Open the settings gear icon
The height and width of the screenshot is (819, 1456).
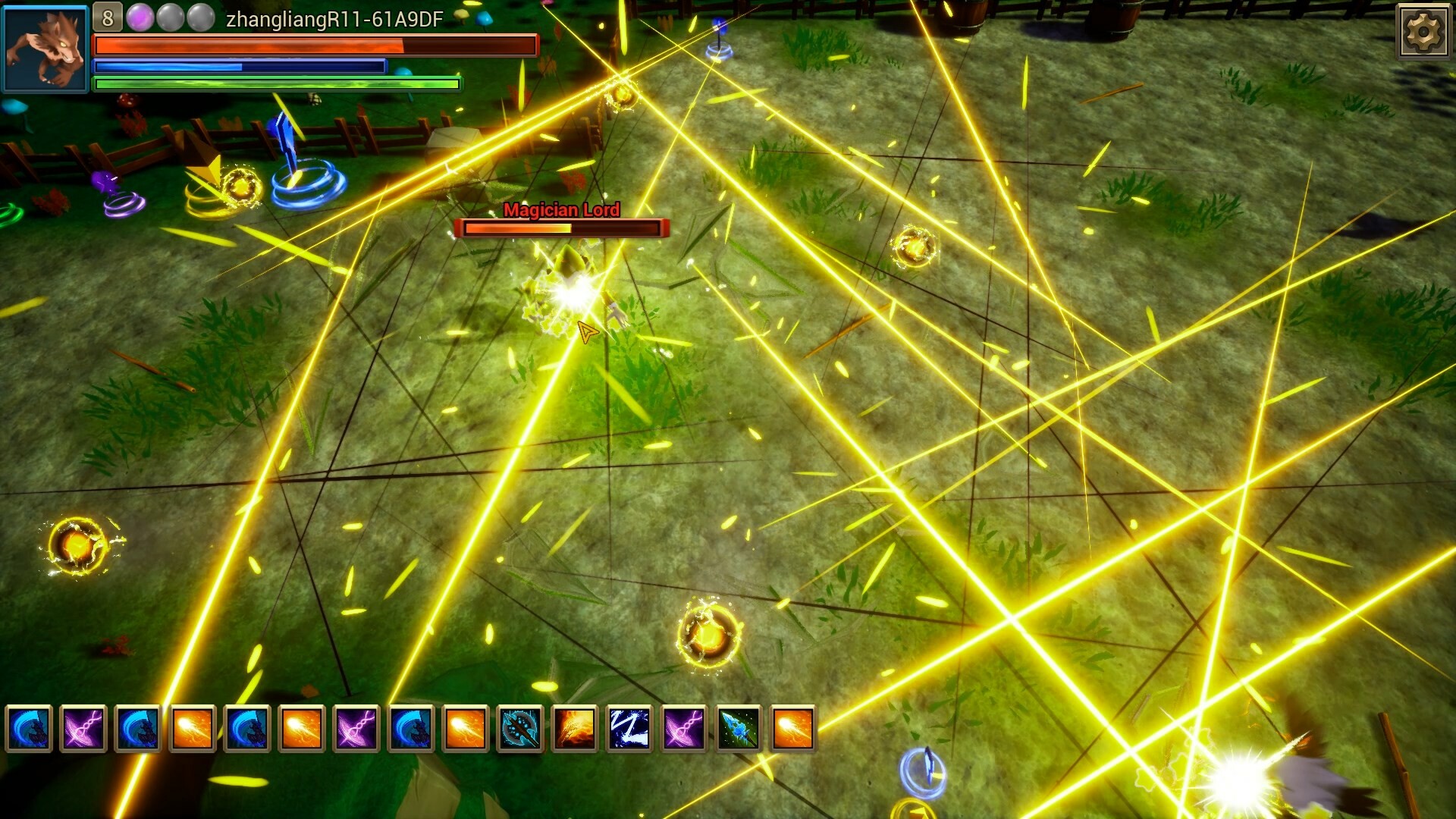(x=1424, y=32)
